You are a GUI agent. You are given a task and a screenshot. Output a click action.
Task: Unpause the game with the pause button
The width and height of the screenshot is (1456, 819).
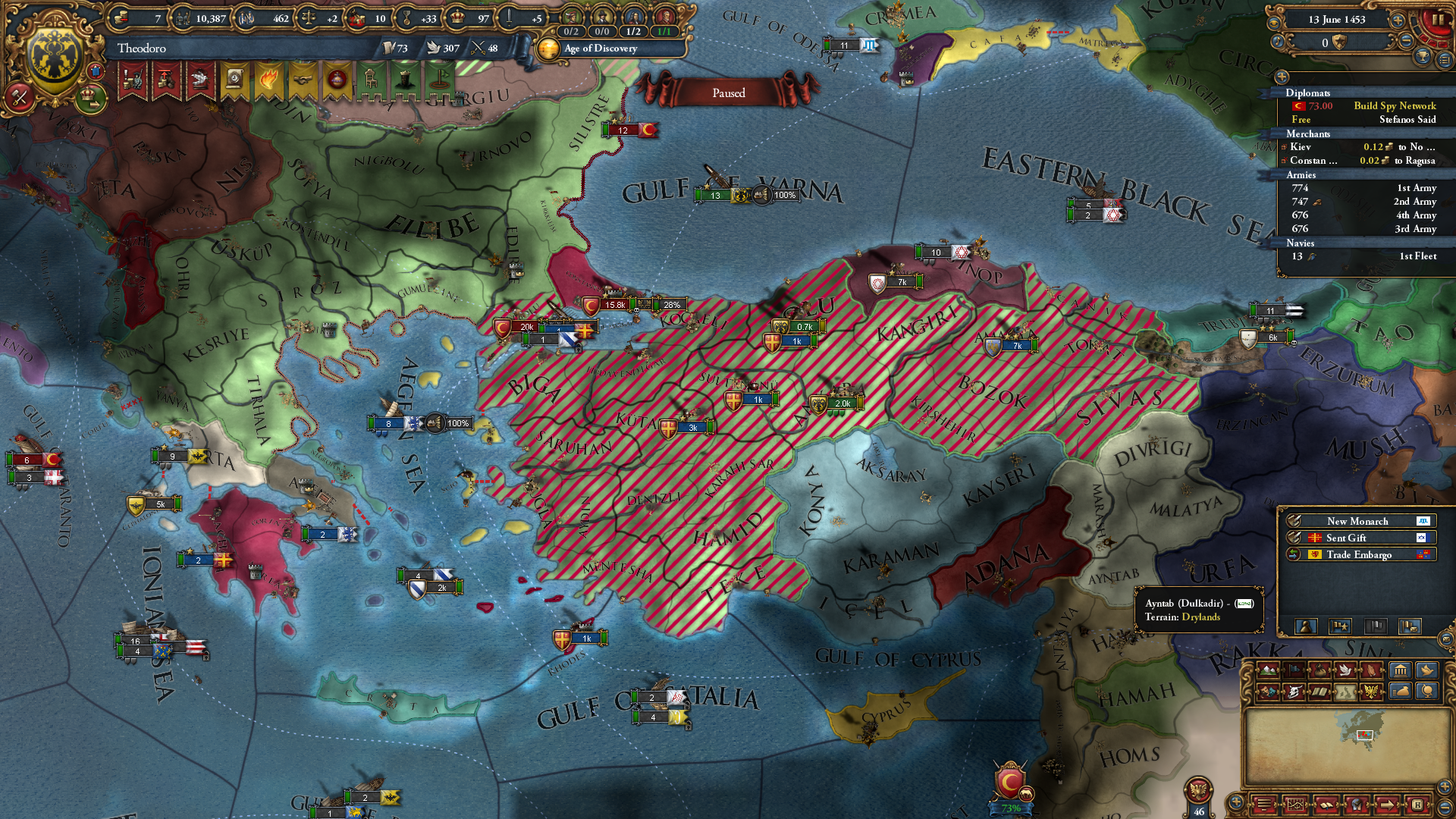point(1439,21)
